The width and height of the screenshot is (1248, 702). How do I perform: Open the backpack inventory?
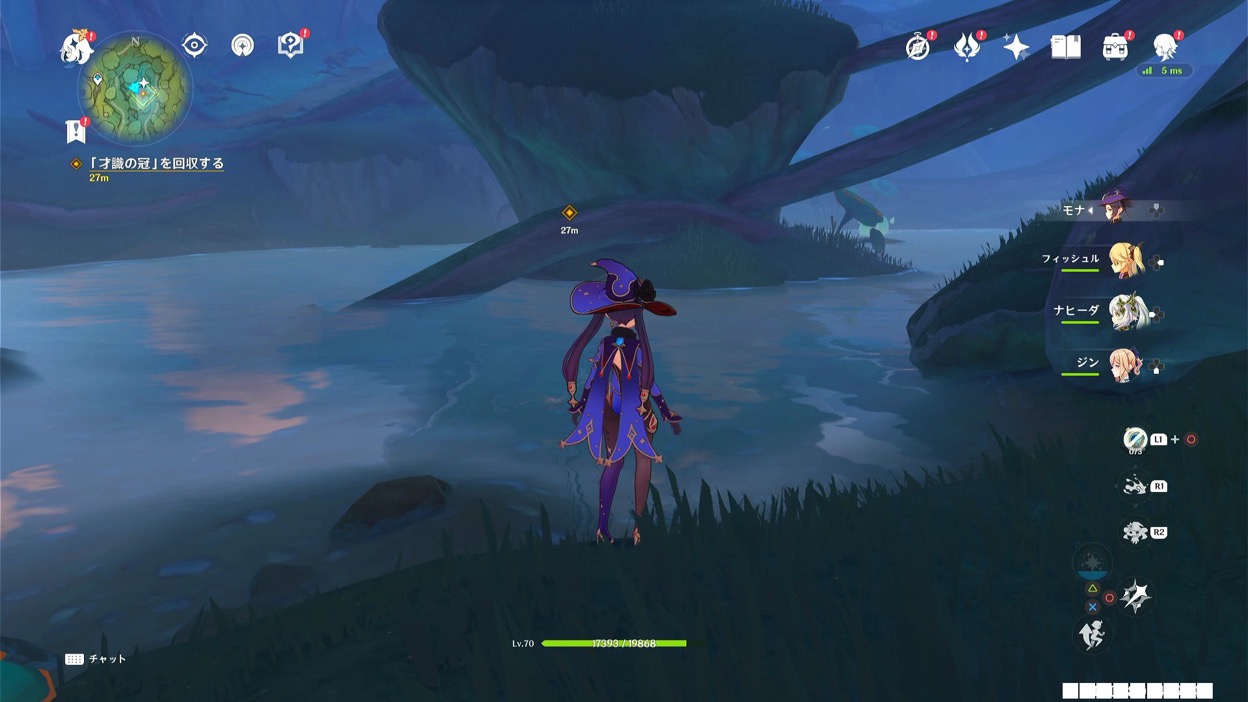1114,47
